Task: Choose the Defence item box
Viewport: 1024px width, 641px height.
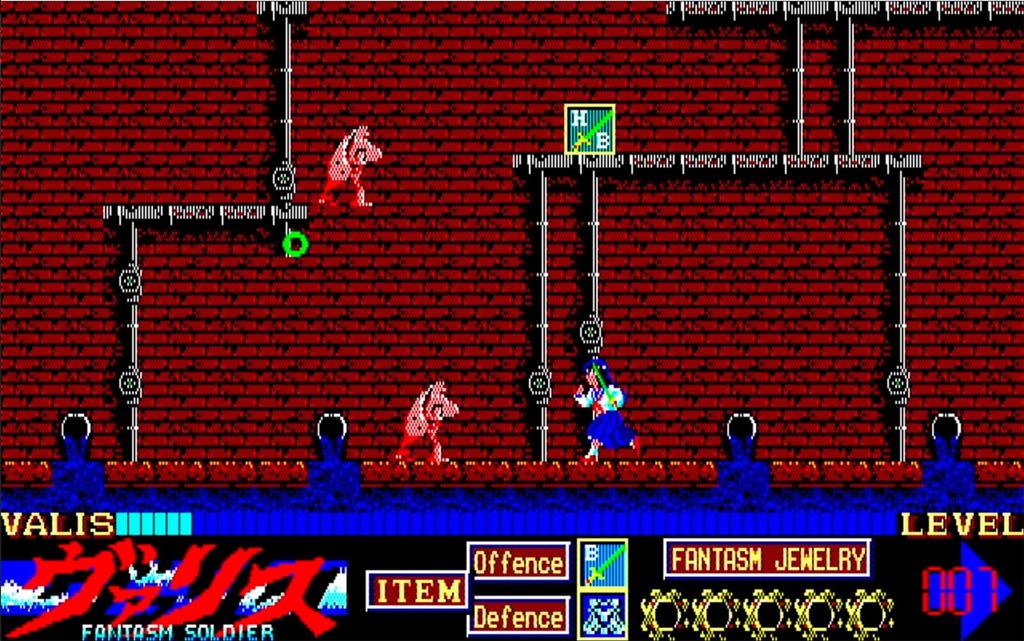Action: [519, 614]
